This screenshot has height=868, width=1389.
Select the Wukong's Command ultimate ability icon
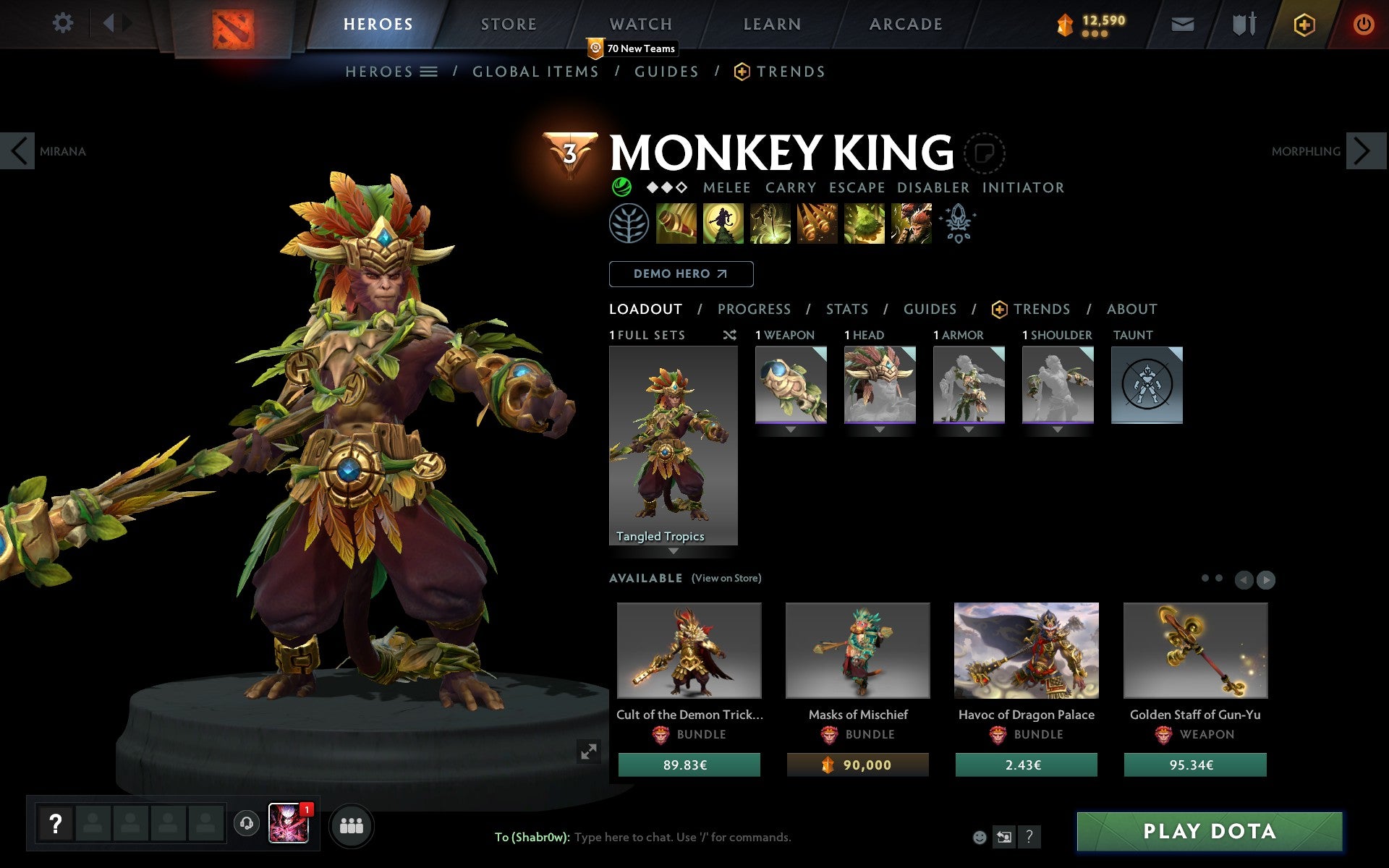[x=910, y=224]
